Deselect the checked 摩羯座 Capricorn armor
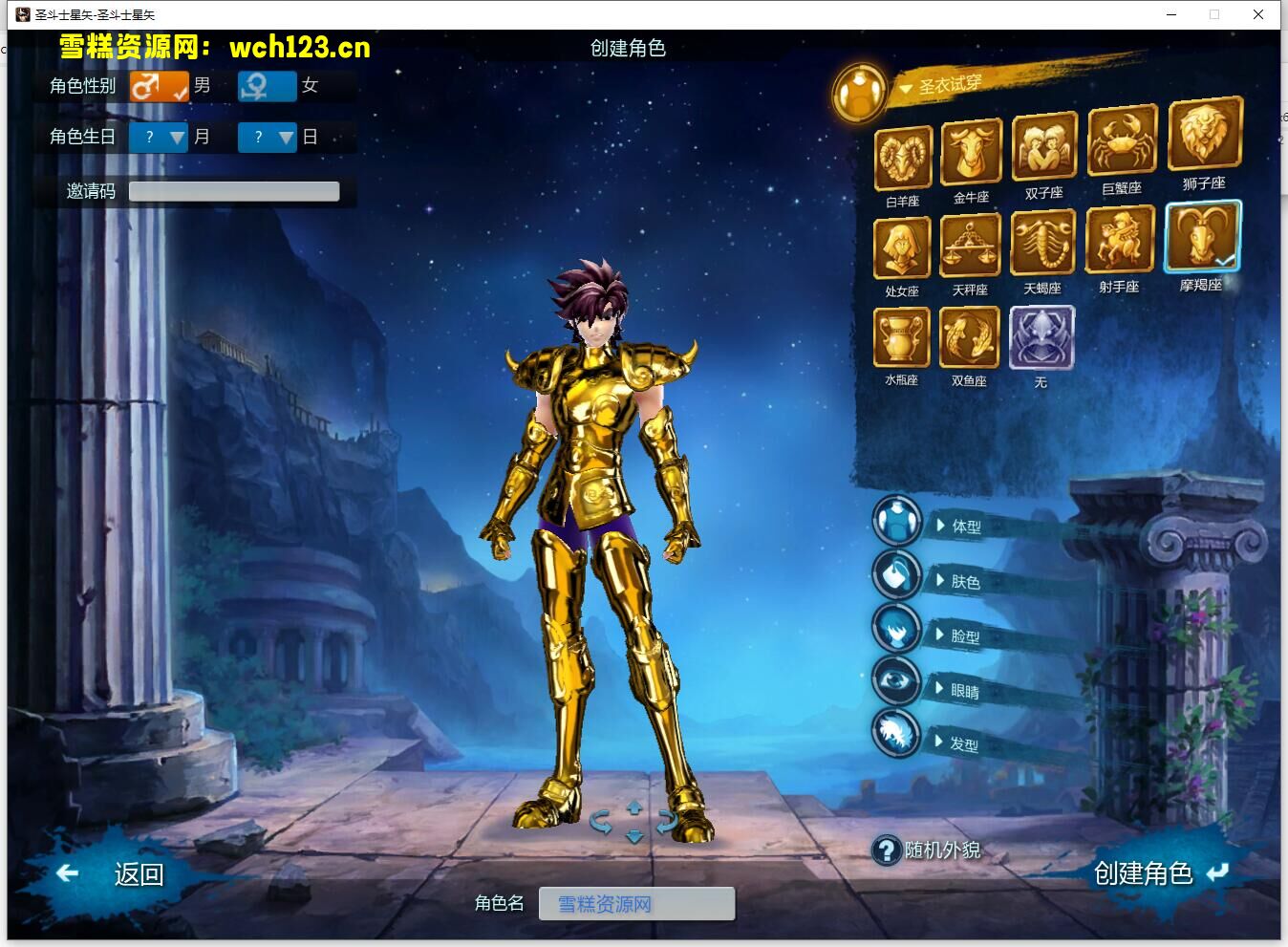Image resolution: width=1288 pixels, height=947 pixels. (1203, 237)
